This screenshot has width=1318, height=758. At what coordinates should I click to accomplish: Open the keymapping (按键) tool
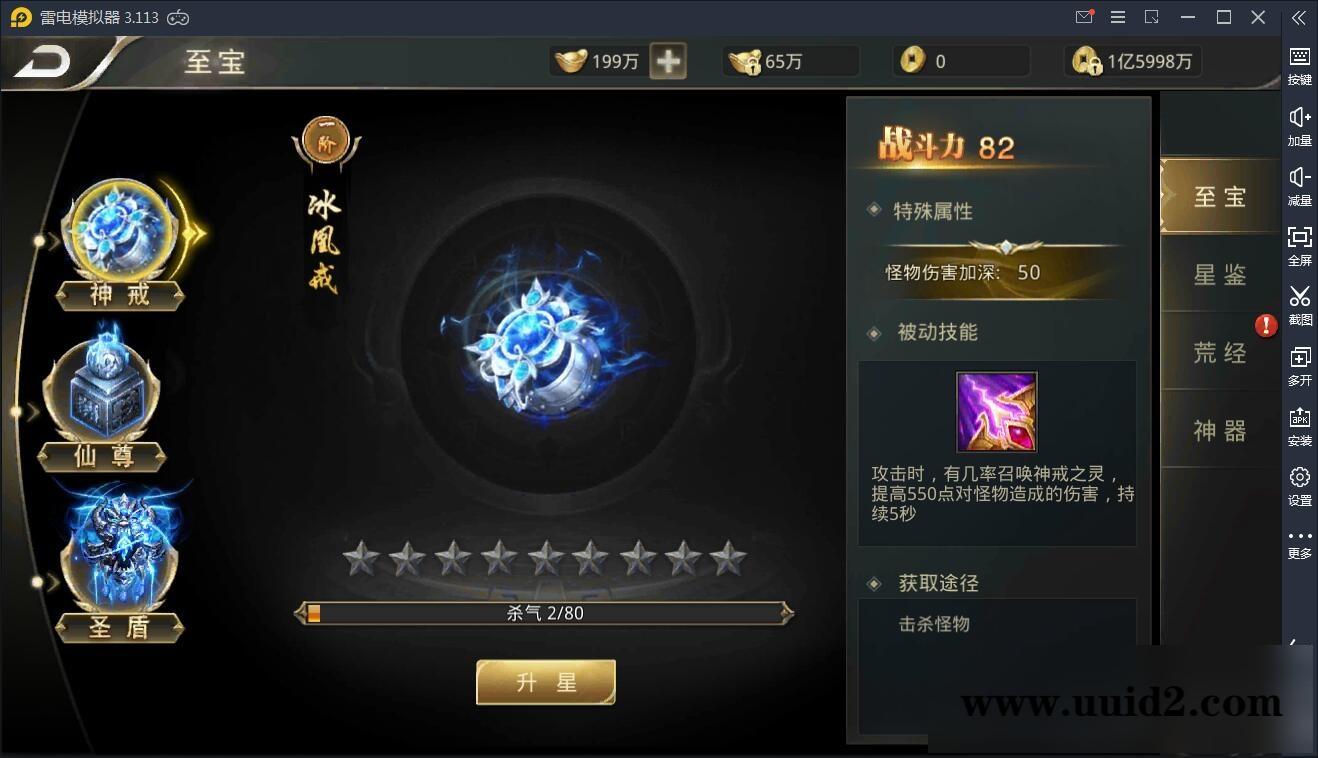(1299, 62)
